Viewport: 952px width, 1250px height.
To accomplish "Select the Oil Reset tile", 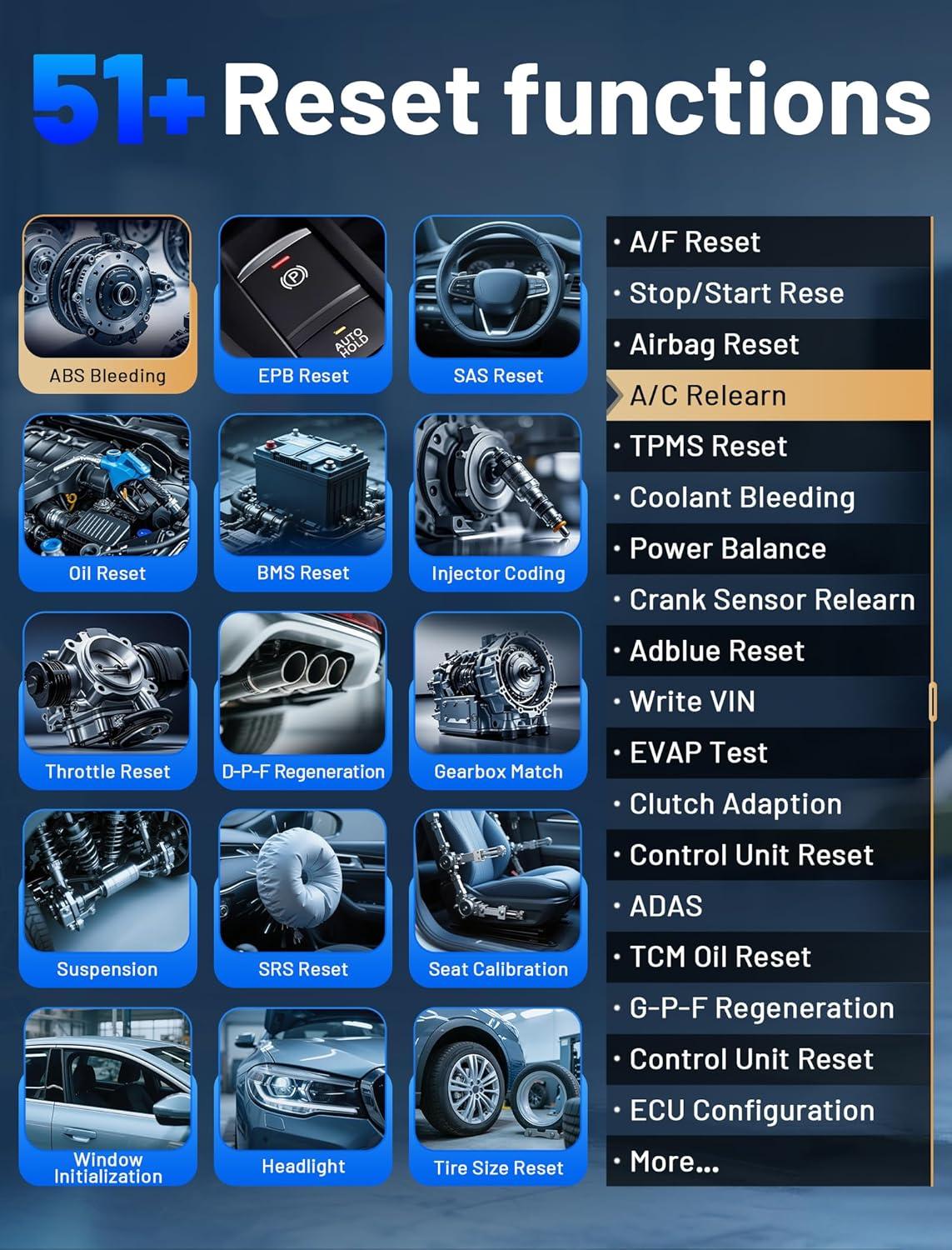I will point(107,502).
